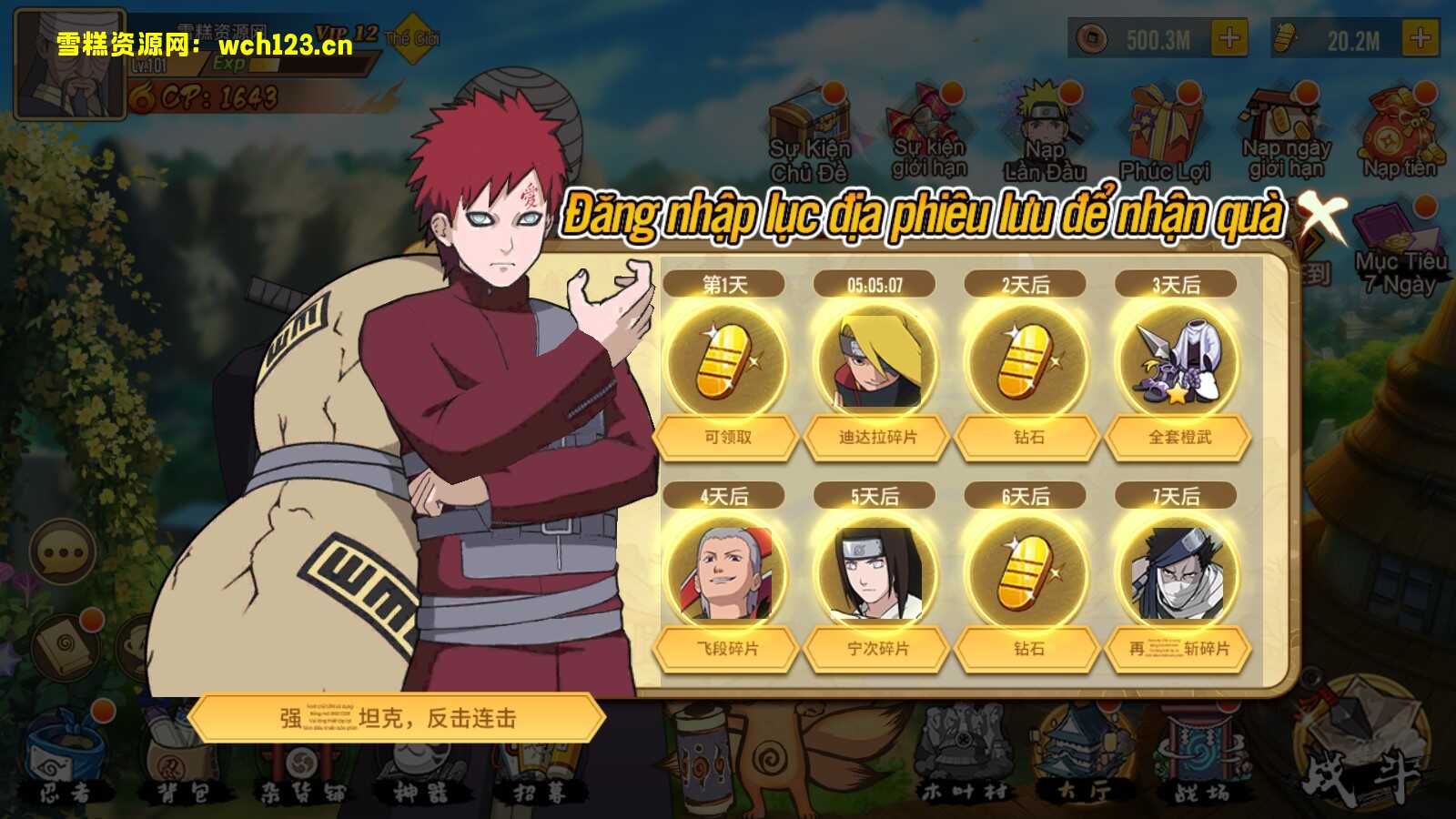Open the 背包 backpack menu
1456x819 pixels.
click(182, 764)
